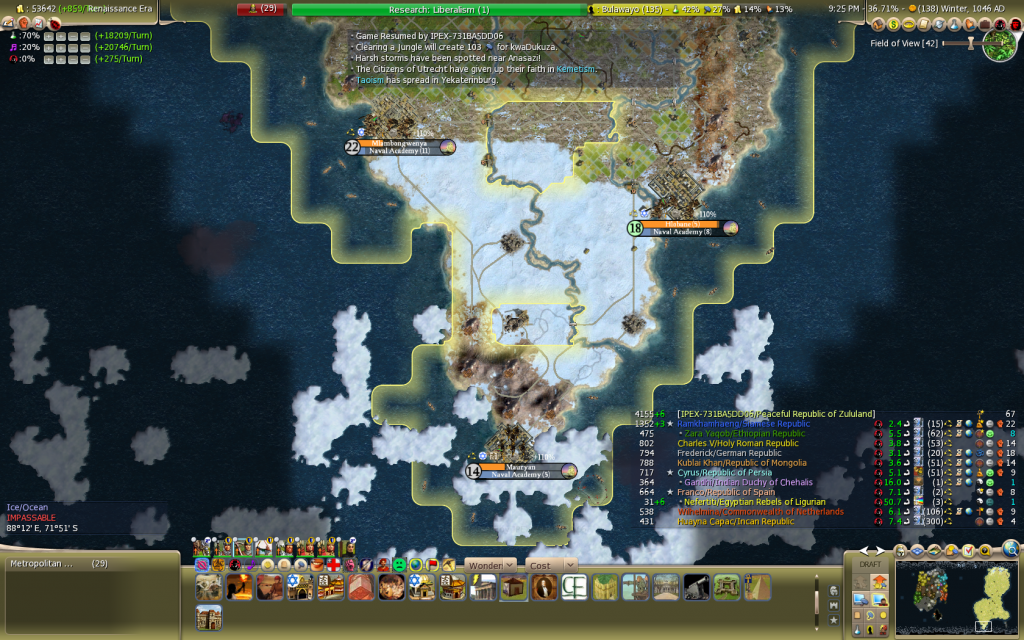This screenshot has width=1024, height=640.
Task: Open the Finance Advisor dollar icon
Action: click(x=893, y=23)
